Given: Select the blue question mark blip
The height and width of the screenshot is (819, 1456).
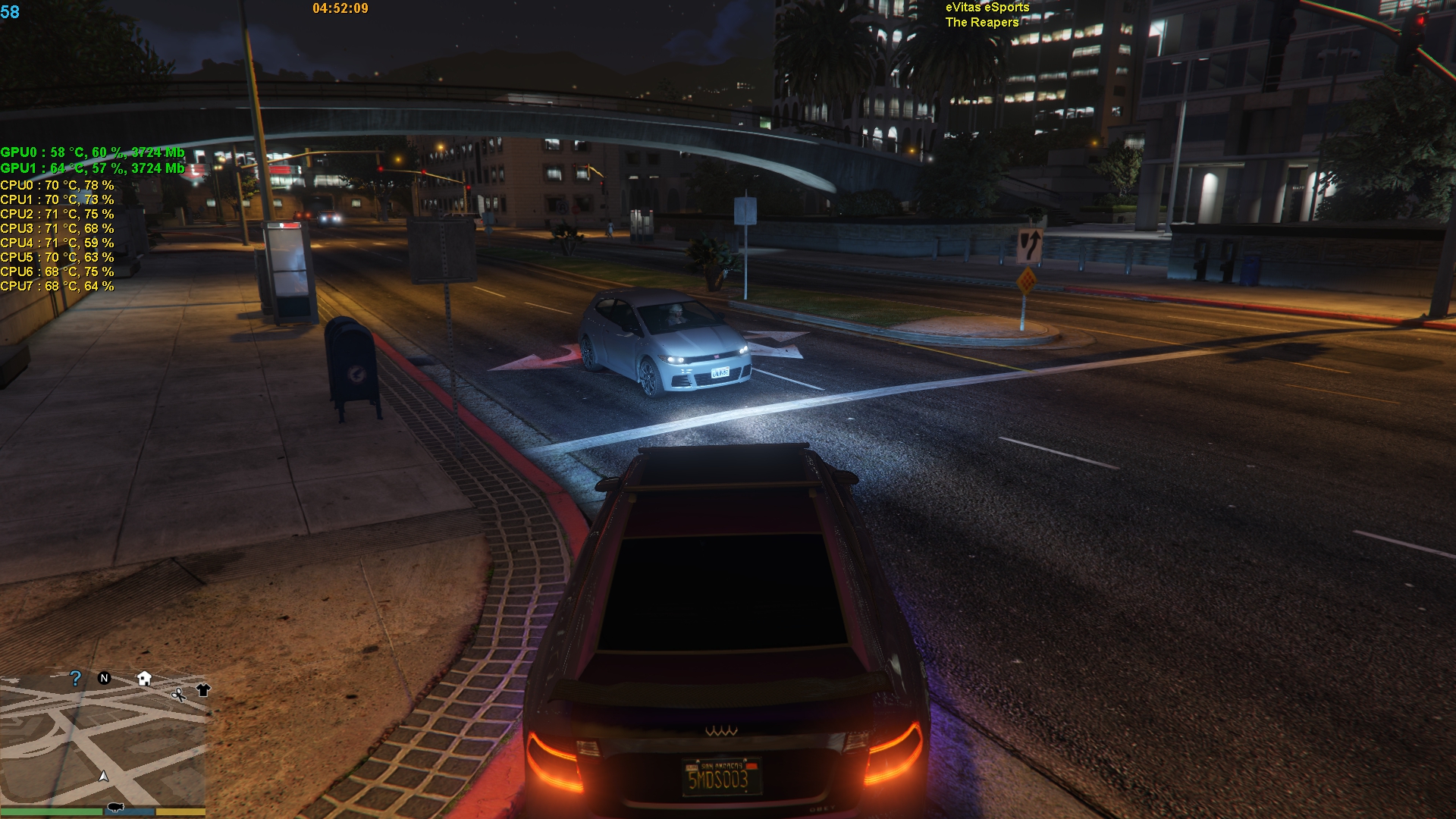Looking at the screenshot, I should [x=75, y=678].
